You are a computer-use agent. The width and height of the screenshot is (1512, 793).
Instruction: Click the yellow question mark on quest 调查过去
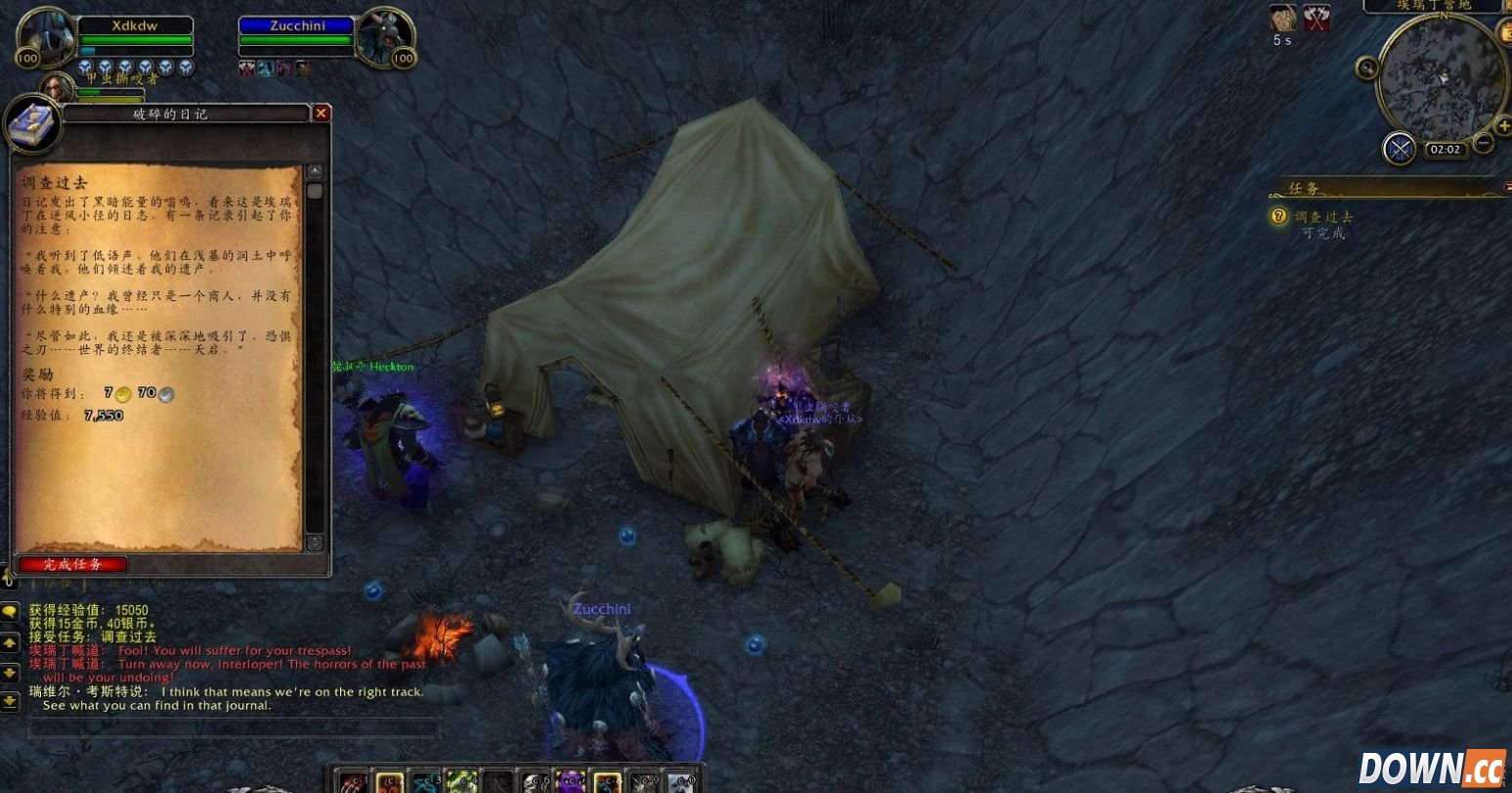(1278, 216)
